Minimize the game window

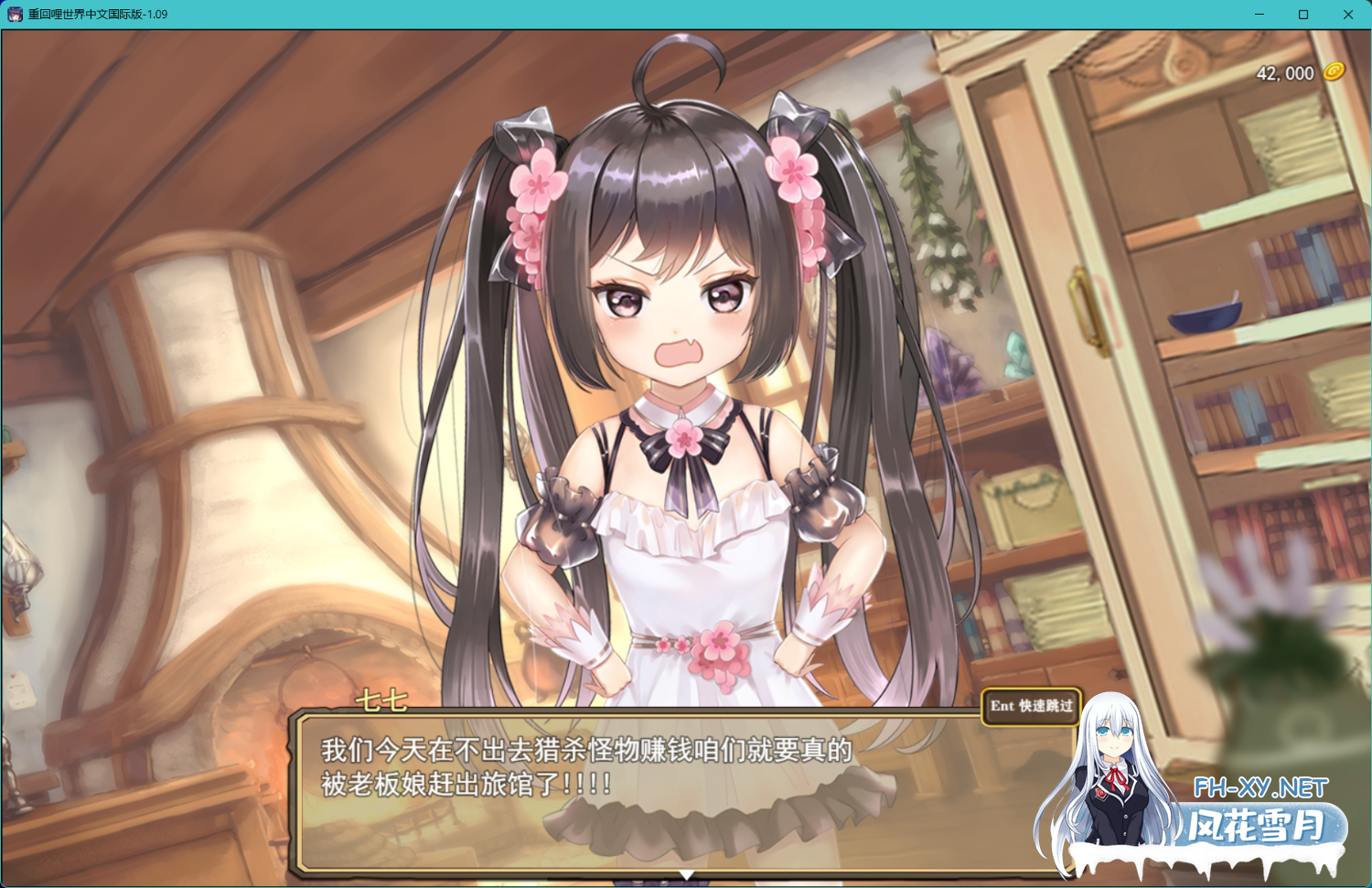click(1259, 15)
